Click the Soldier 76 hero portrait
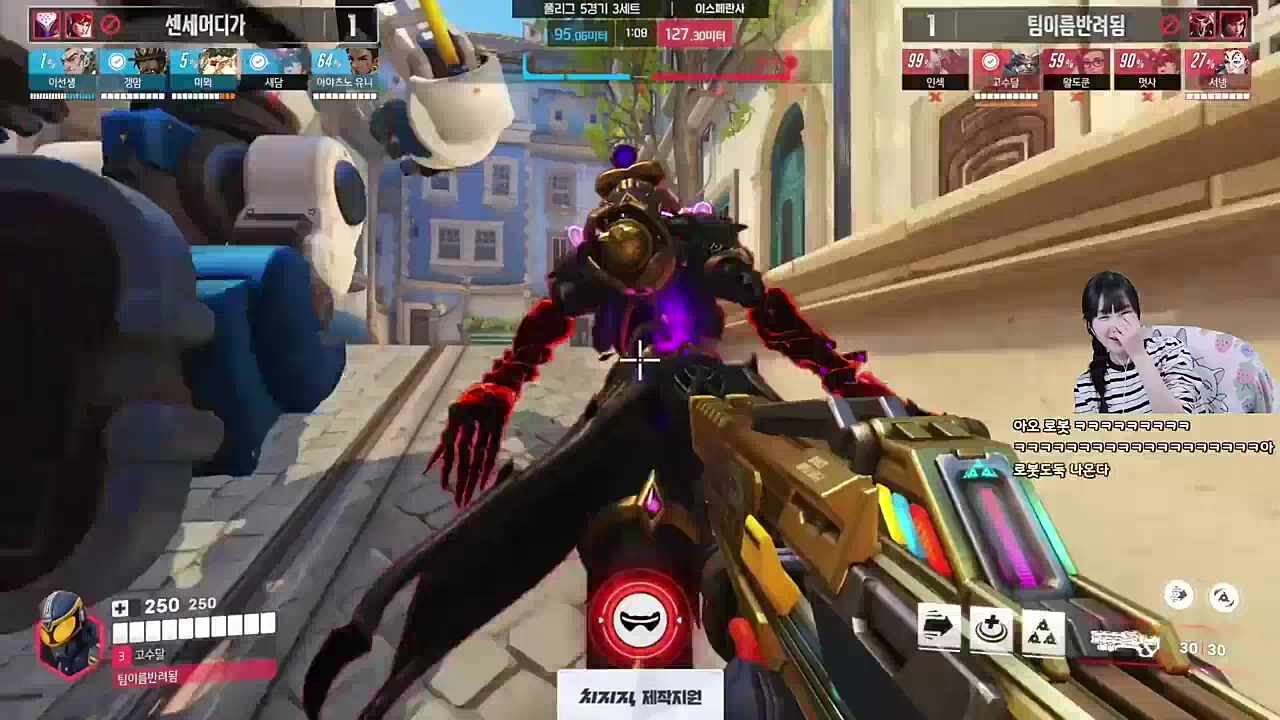The image size is (1280, 720). pos(68,632)
